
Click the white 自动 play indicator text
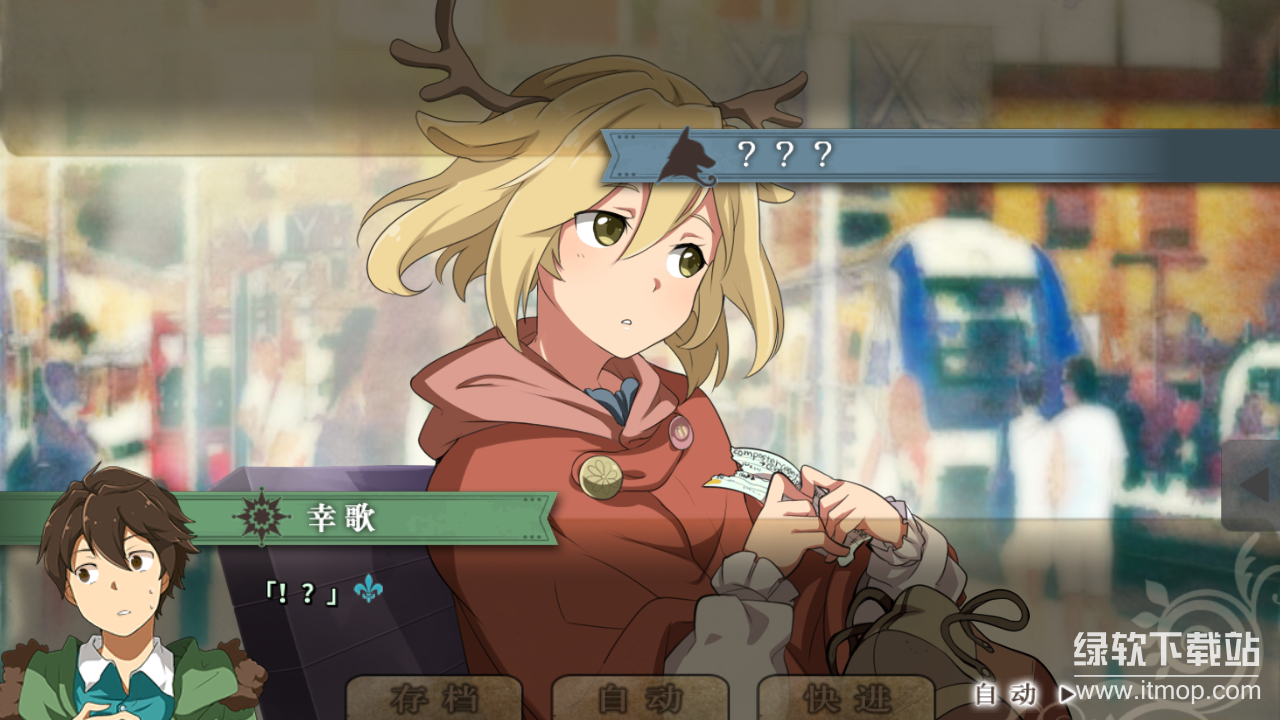coord(1005,693)
